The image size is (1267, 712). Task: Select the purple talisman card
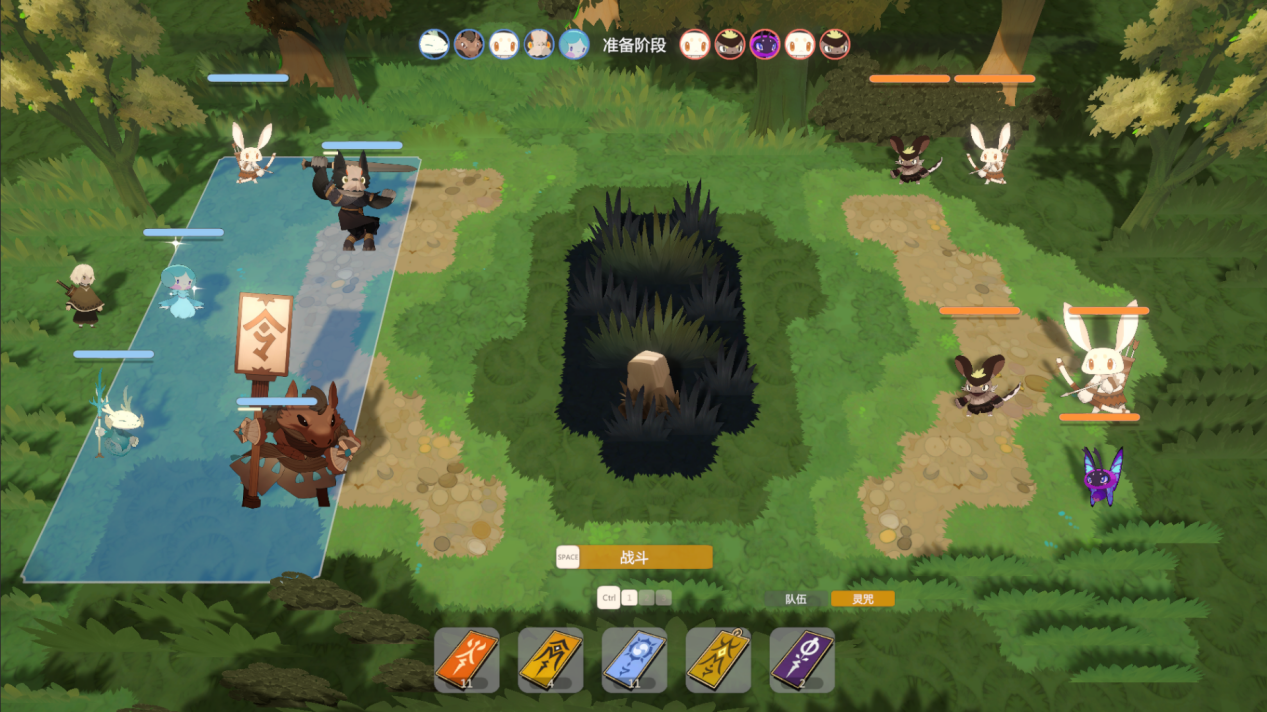coord(802,660)
